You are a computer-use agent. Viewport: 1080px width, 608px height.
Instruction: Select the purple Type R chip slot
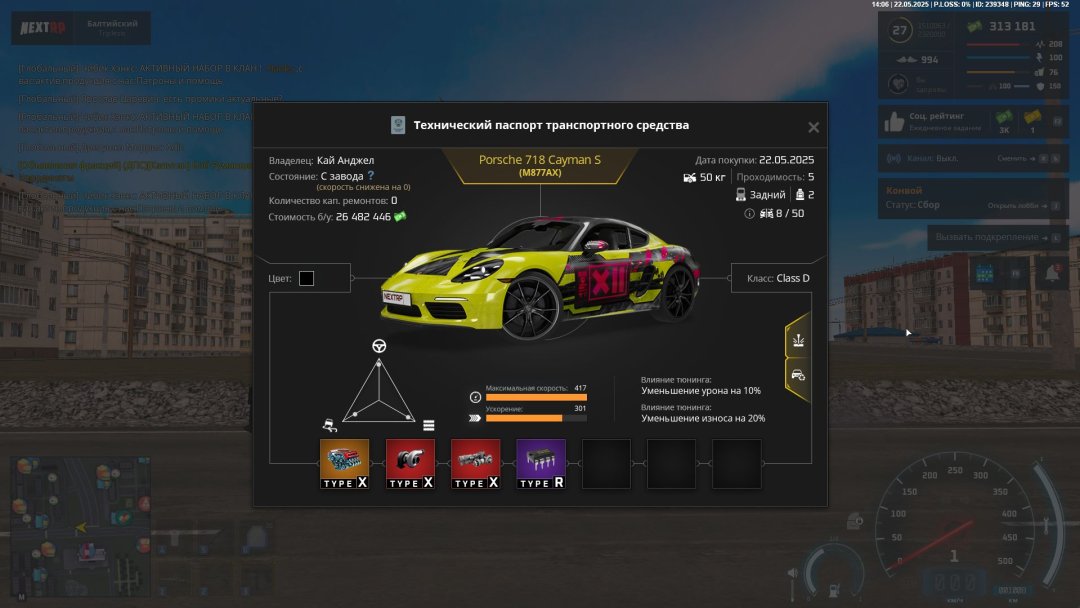[x=541, y=464]
